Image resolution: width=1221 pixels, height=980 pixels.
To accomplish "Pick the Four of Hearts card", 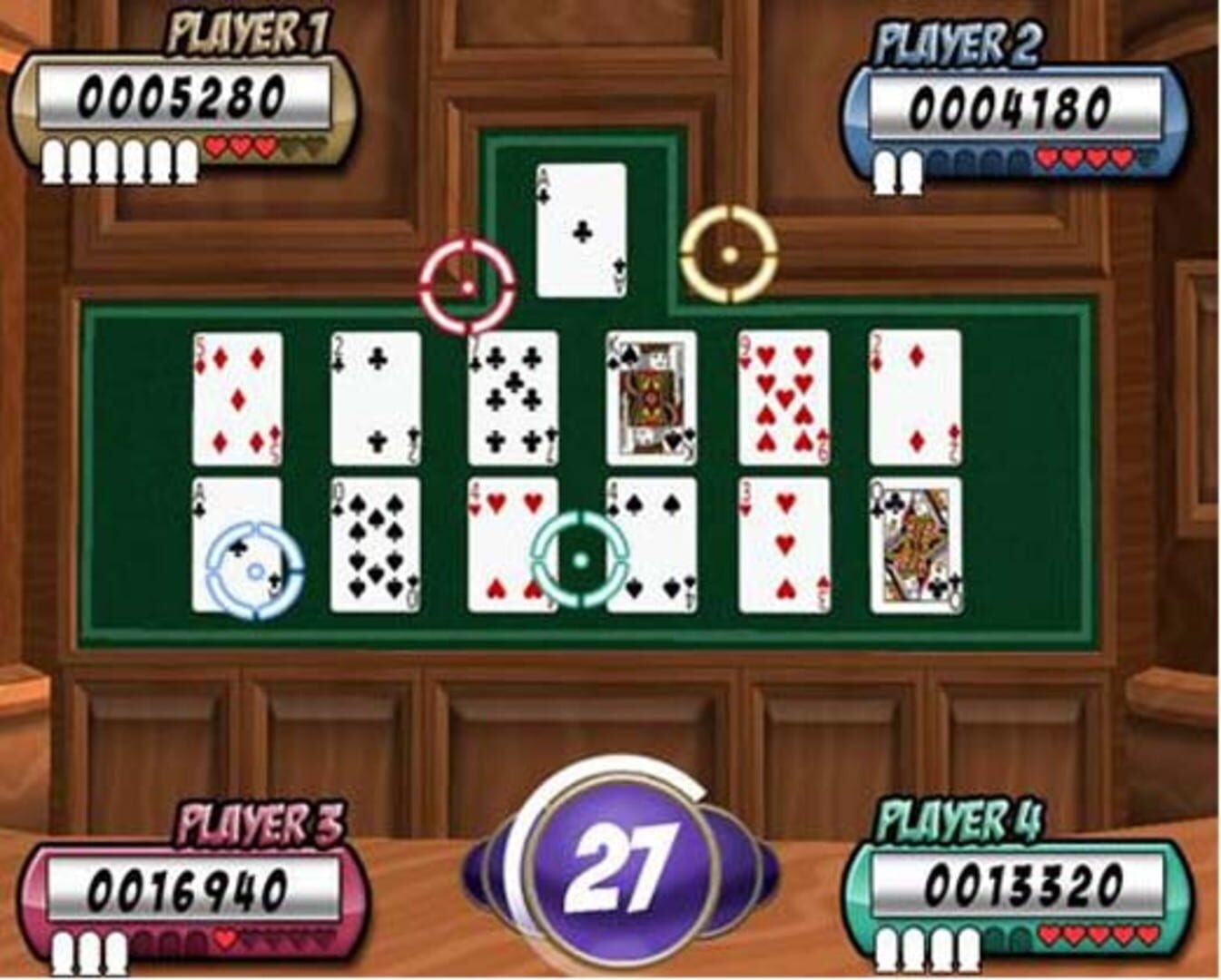I will [511, 544].
